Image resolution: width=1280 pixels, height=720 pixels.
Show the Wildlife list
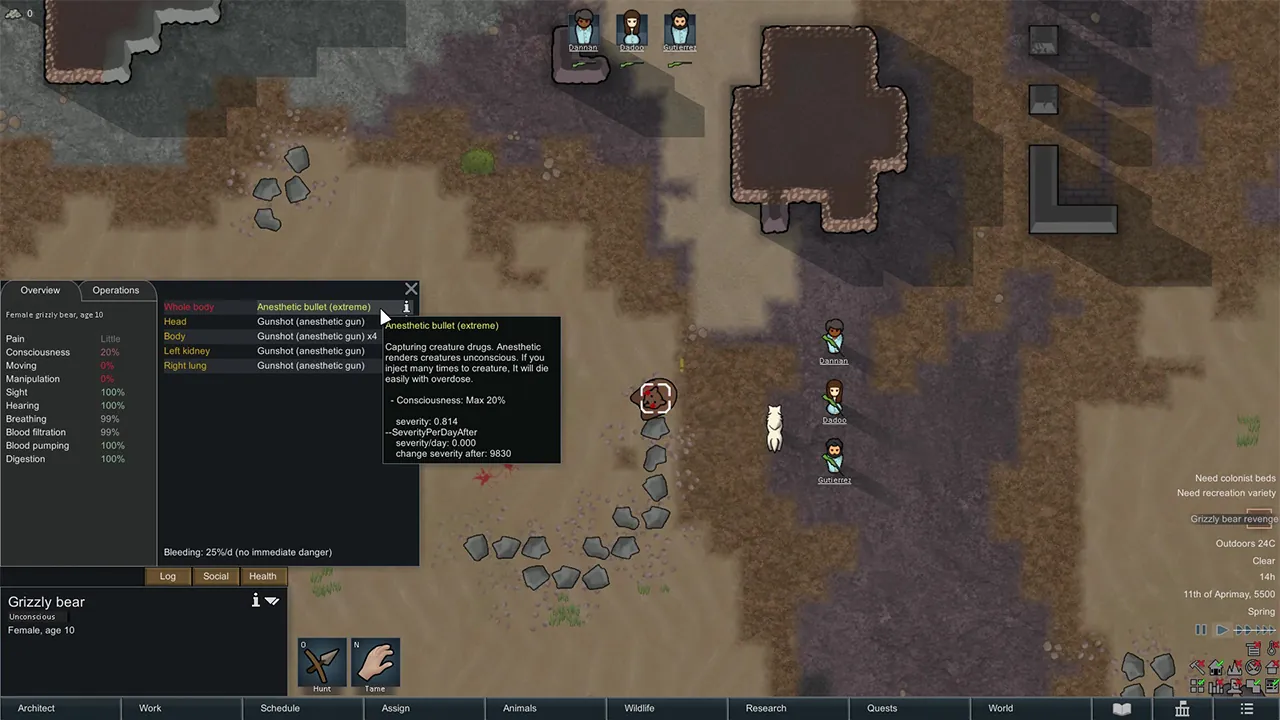pyautogui.click(x=640, y=708)
